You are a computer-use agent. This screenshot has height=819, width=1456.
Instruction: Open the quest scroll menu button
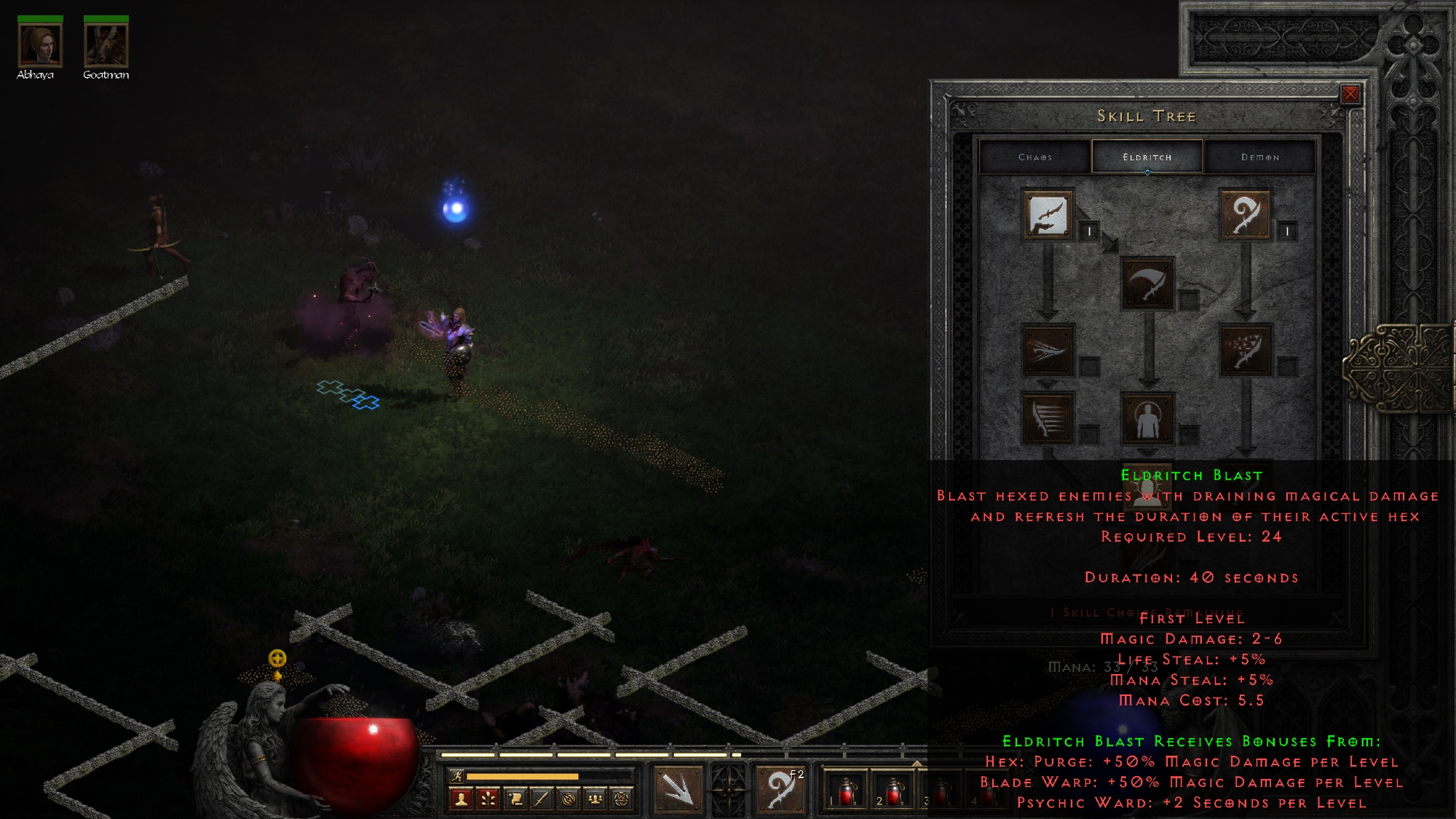[x=515, y=799]
